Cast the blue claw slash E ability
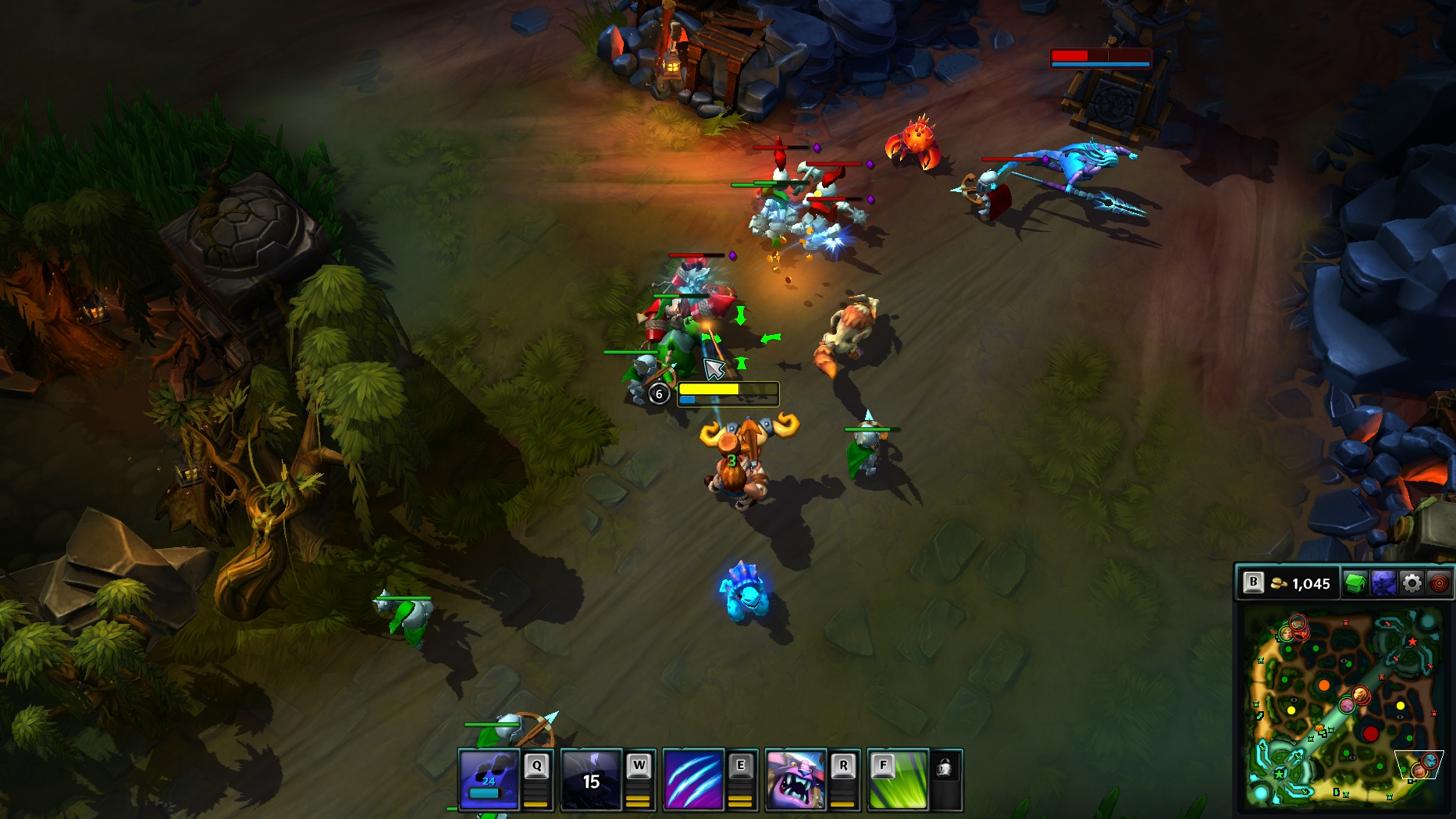The width and height of the screenshot is (1456, 819). click(693, 779)
